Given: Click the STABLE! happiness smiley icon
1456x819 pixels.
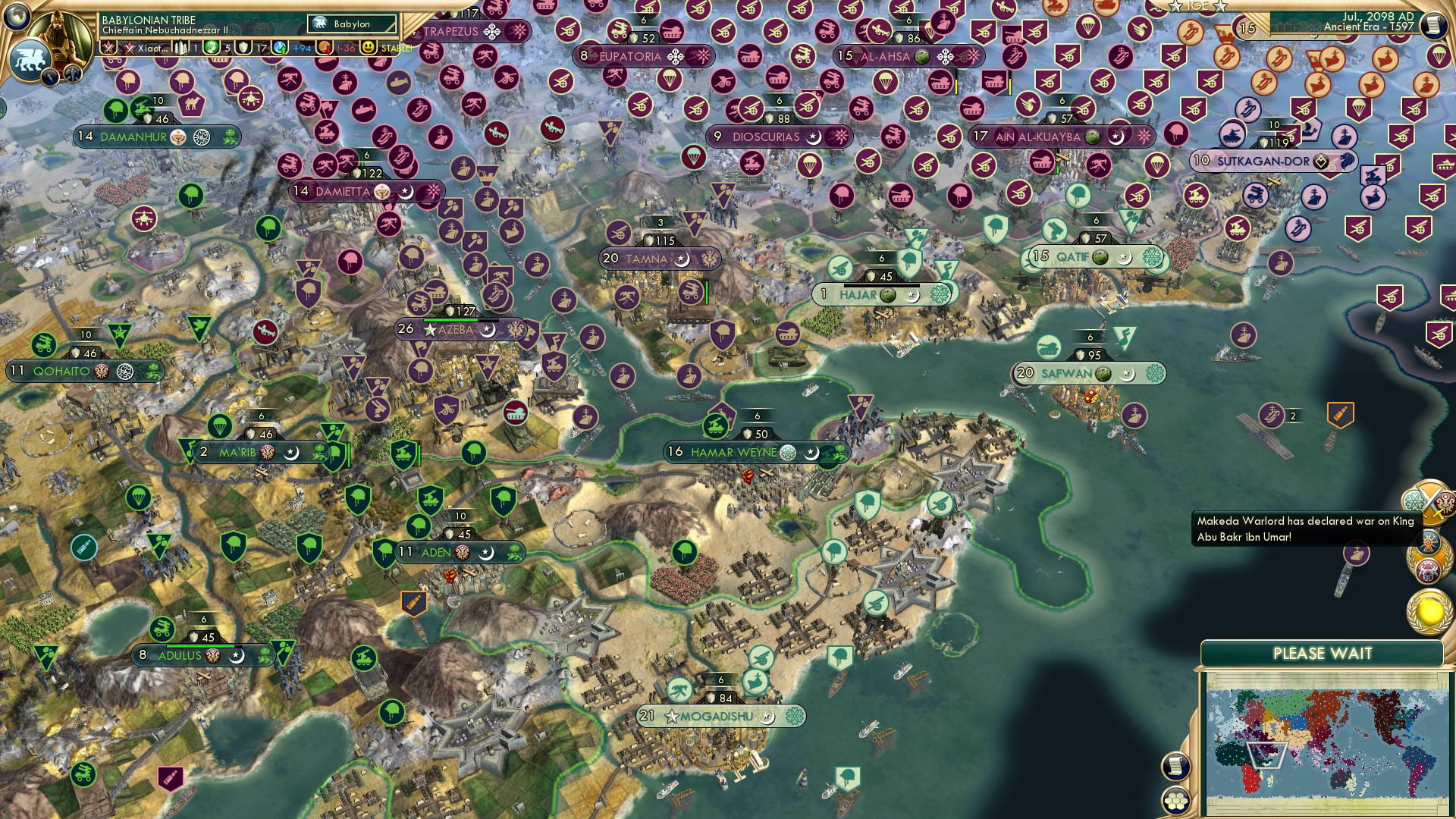Looking at the screenshot, I should click(x=368, y=47).
